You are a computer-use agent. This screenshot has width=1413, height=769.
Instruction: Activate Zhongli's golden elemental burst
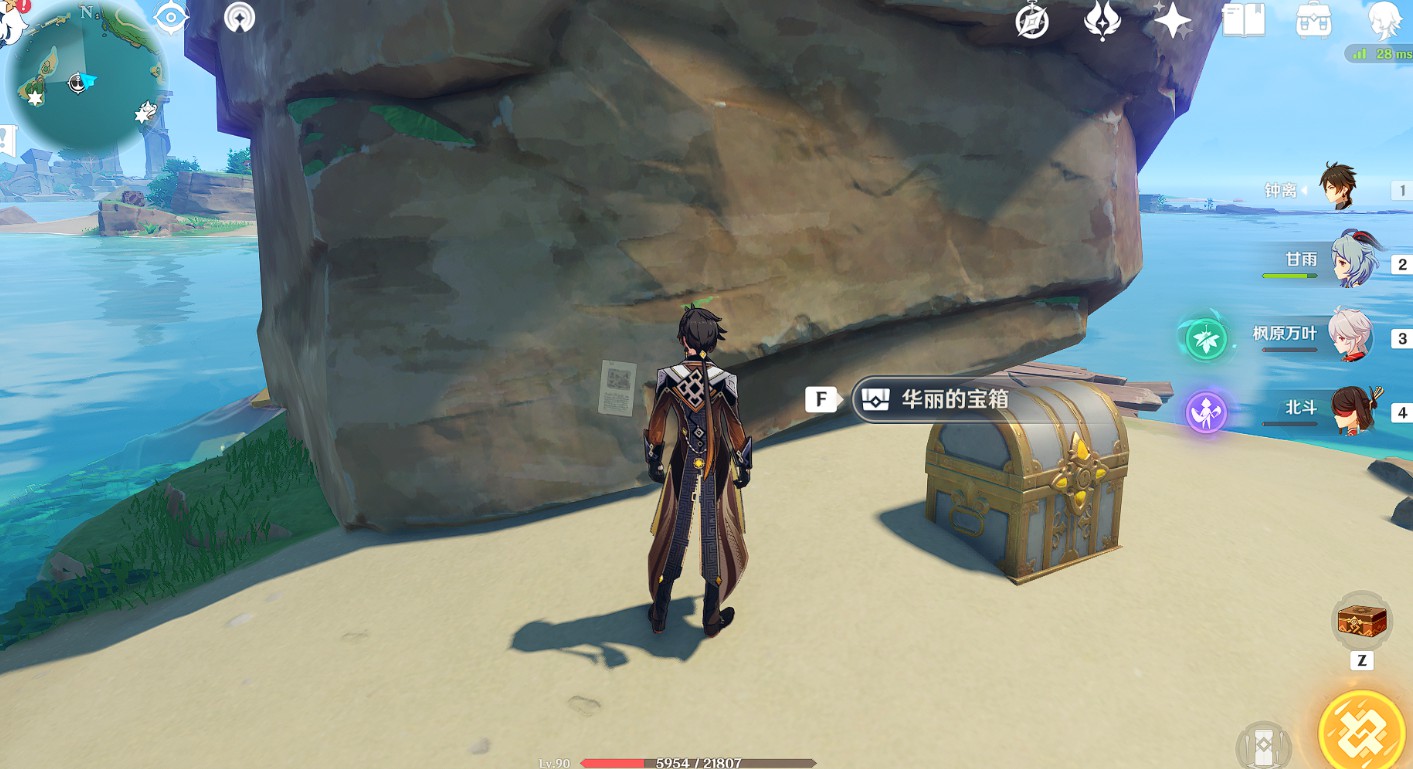click(x=1362, y=735)
